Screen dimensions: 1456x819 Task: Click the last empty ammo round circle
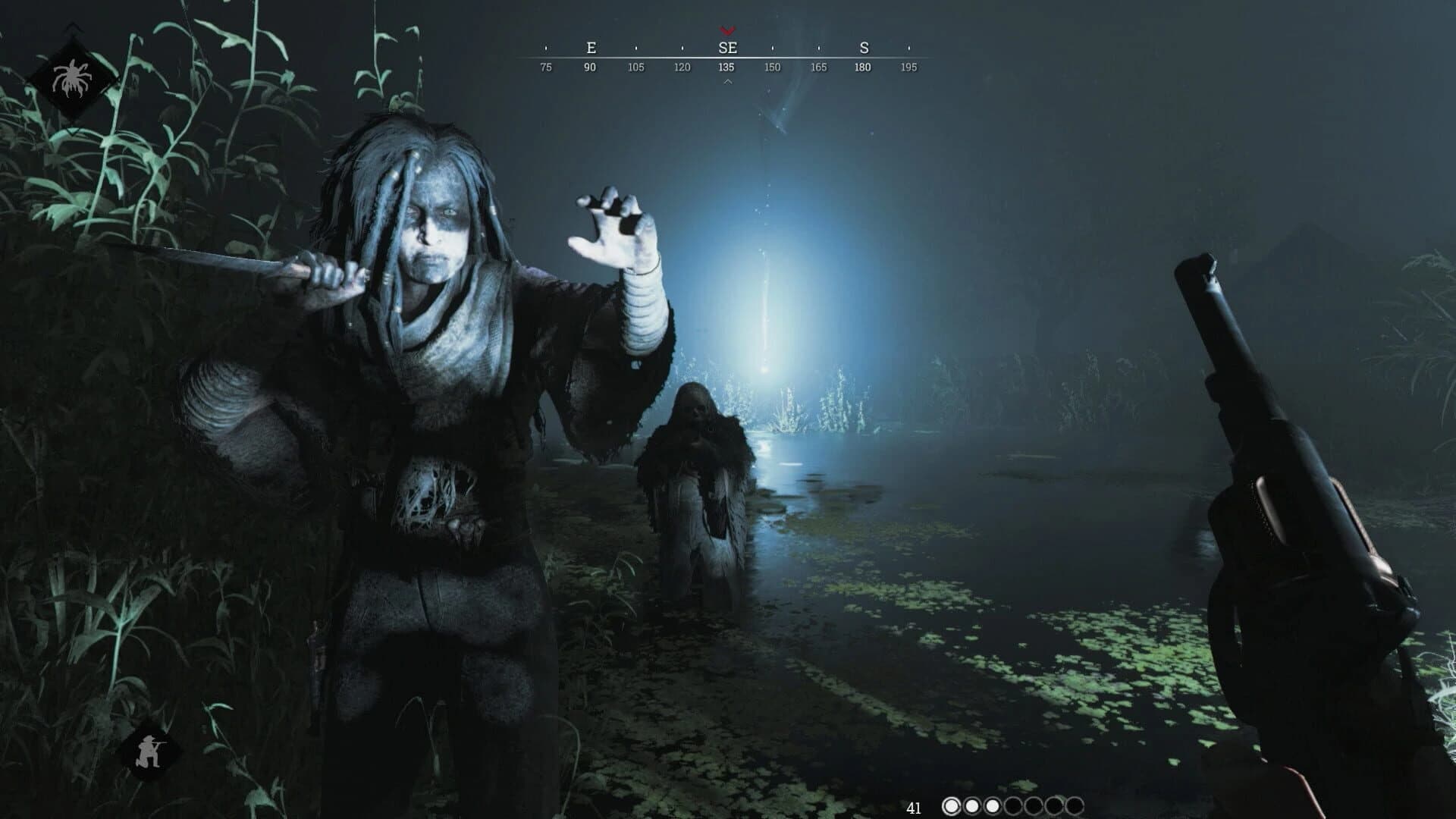point(1075,805)
